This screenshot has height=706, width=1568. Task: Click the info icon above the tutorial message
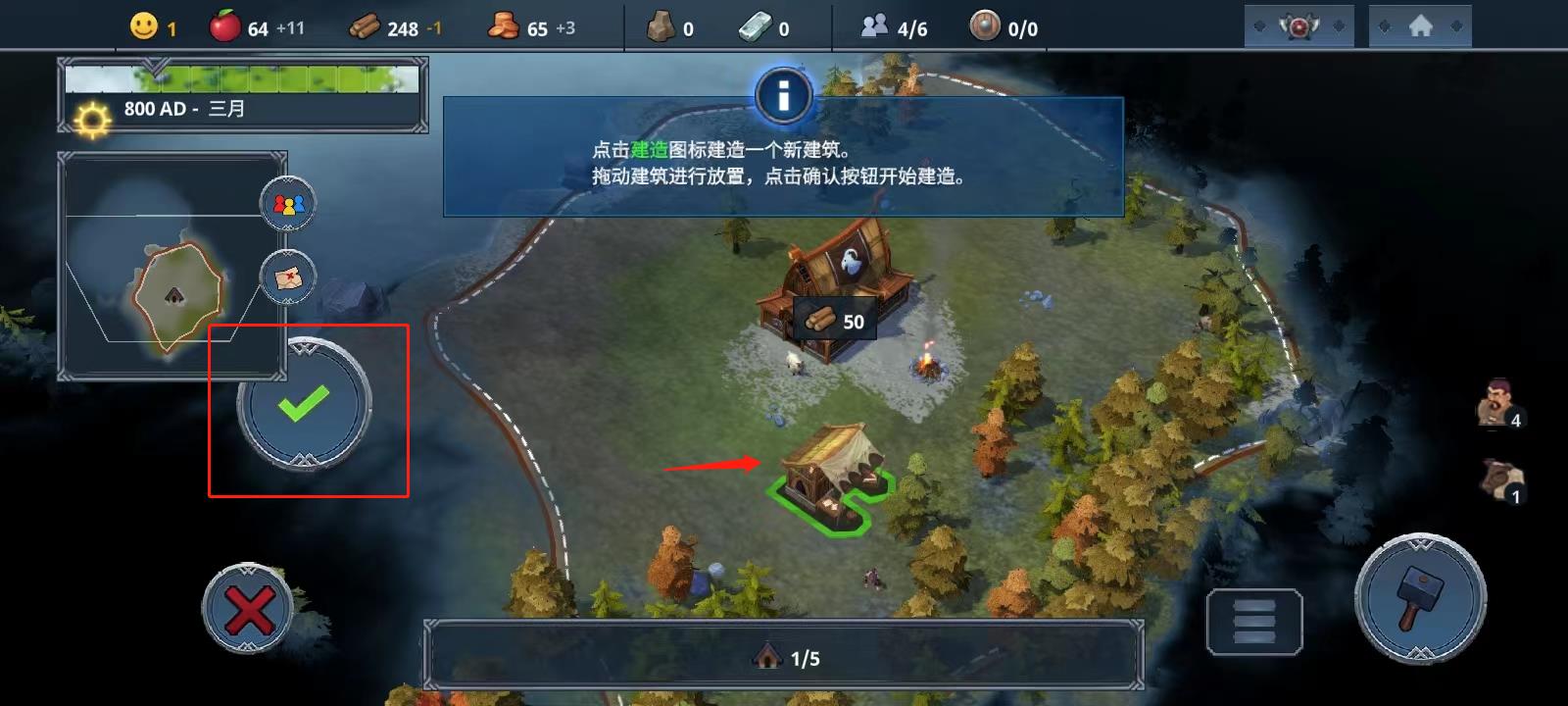783,95
